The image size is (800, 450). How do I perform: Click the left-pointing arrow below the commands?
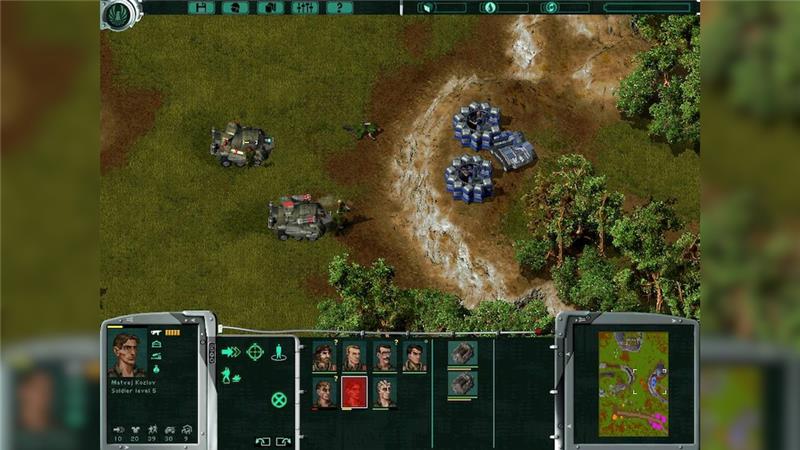(x=262, y=440)
